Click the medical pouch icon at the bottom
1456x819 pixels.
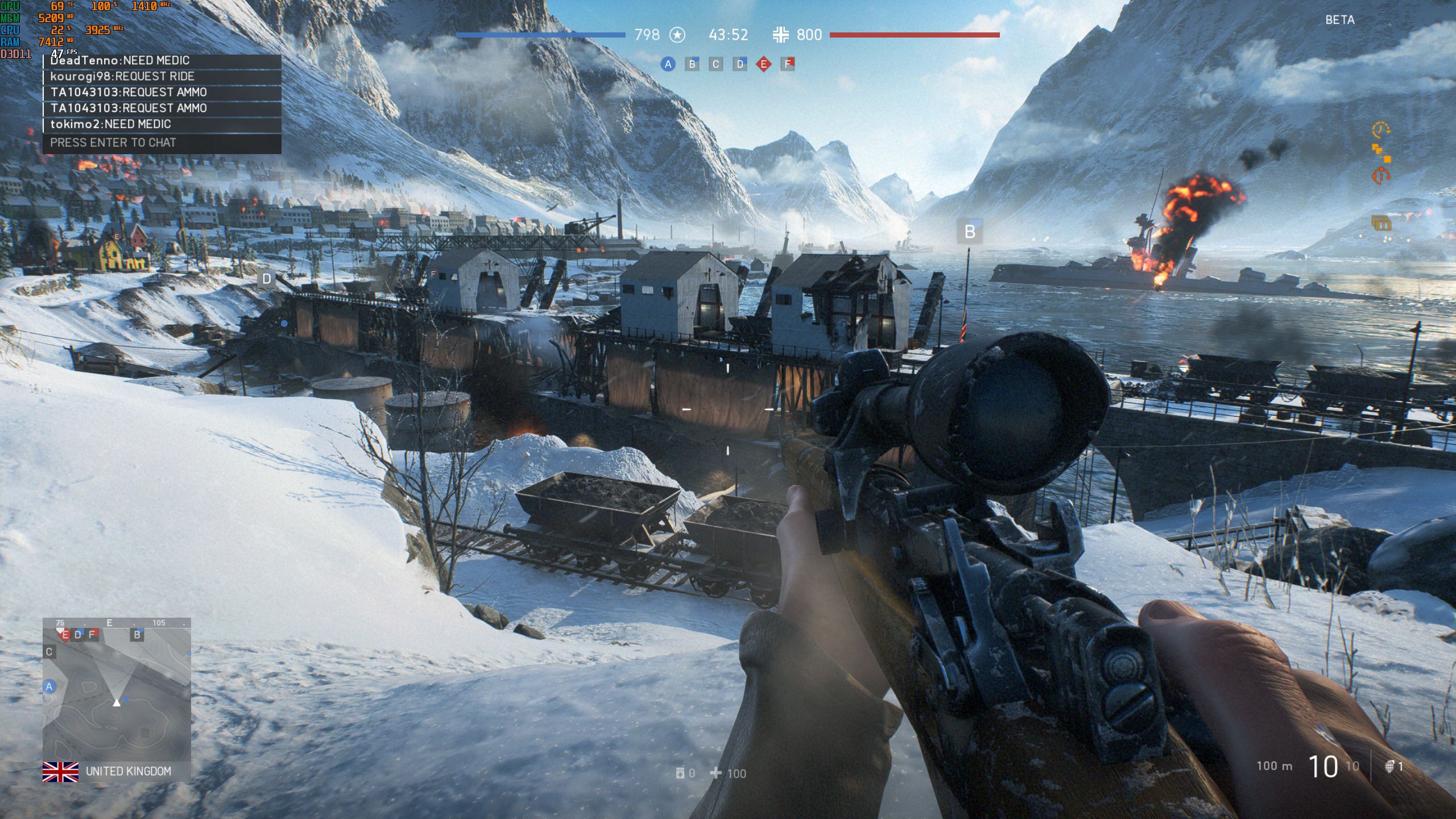pyautogui.click(x=680, y=773)
